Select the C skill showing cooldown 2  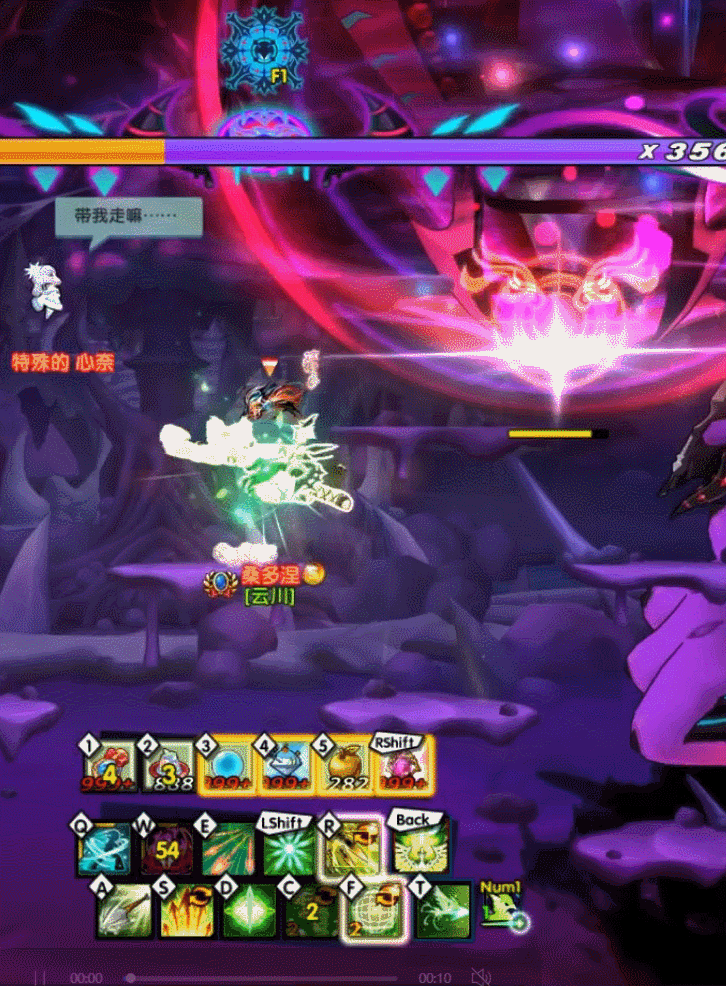pyautogui.click(x=310, y=910)
